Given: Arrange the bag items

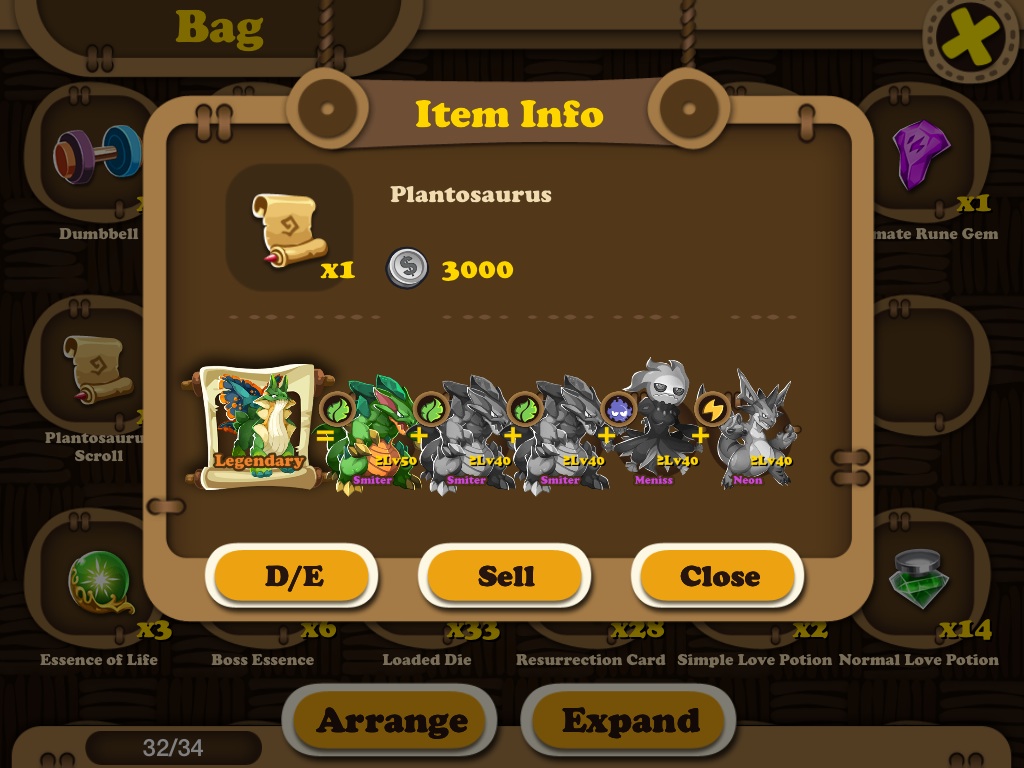Looking at the screenshot, I should [x=391, y=721].
